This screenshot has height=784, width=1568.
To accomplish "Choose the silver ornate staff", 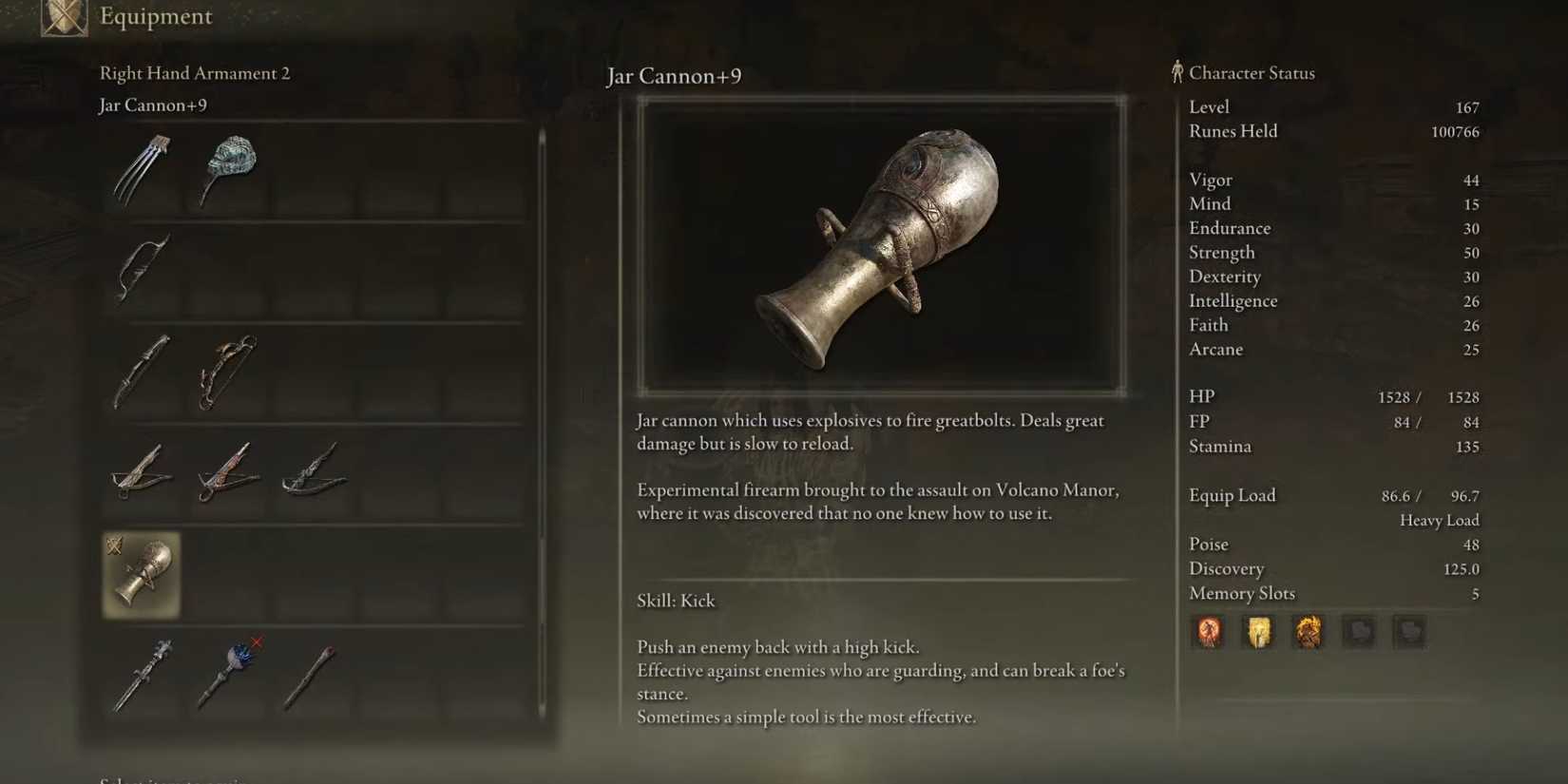I will pos(142,675).
